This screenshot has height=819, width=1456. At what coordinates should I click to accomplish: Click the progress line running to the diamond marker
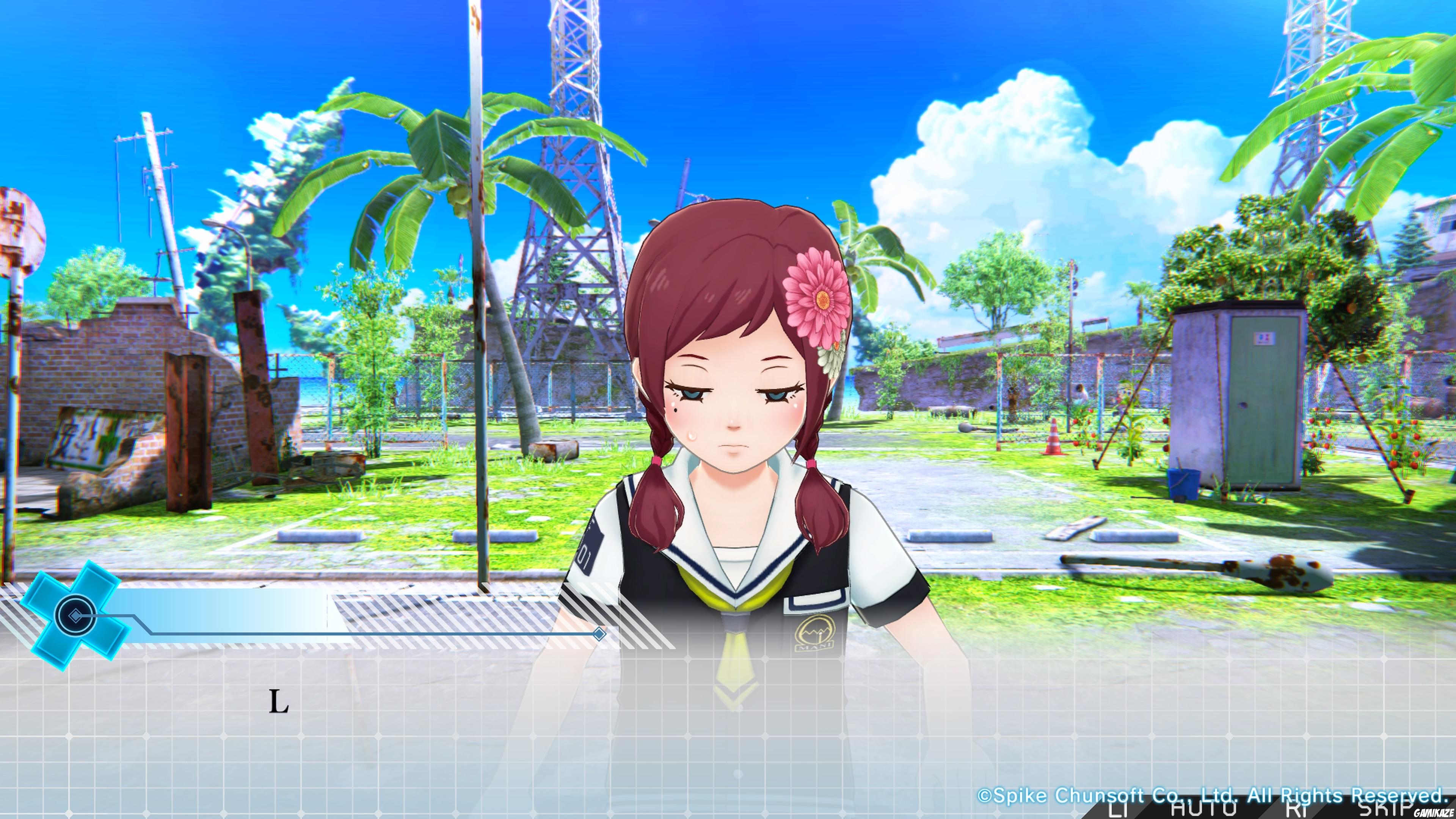click(367, 634)
